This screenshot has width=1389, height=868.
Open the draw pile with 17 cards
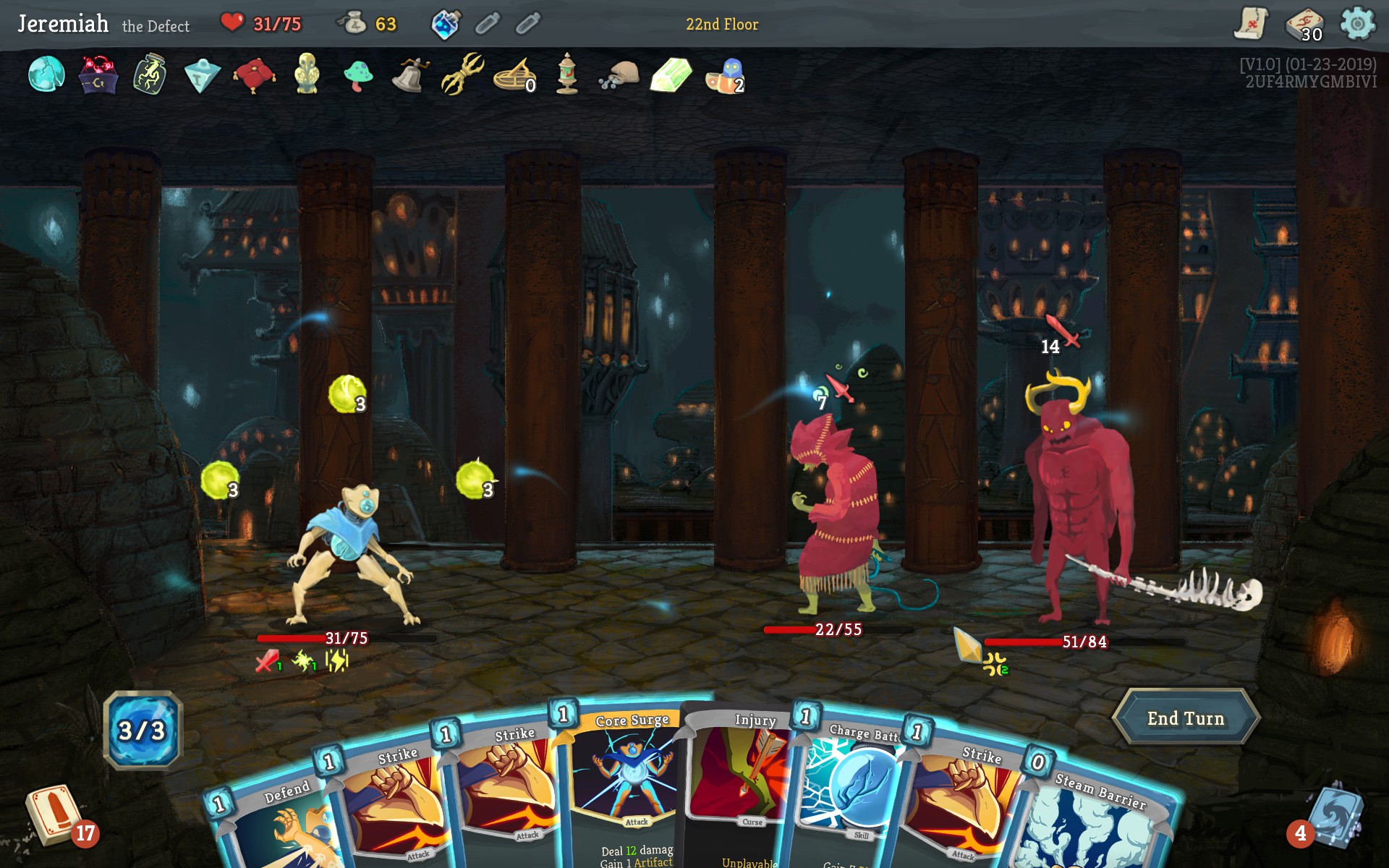(53, 814)
